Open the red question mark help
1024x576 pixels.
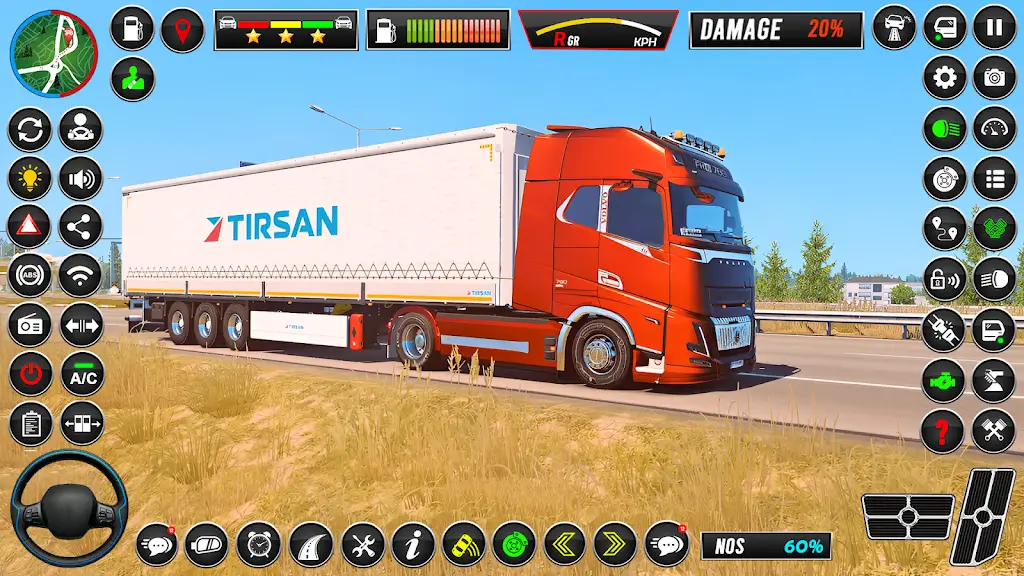coord(942,431)
